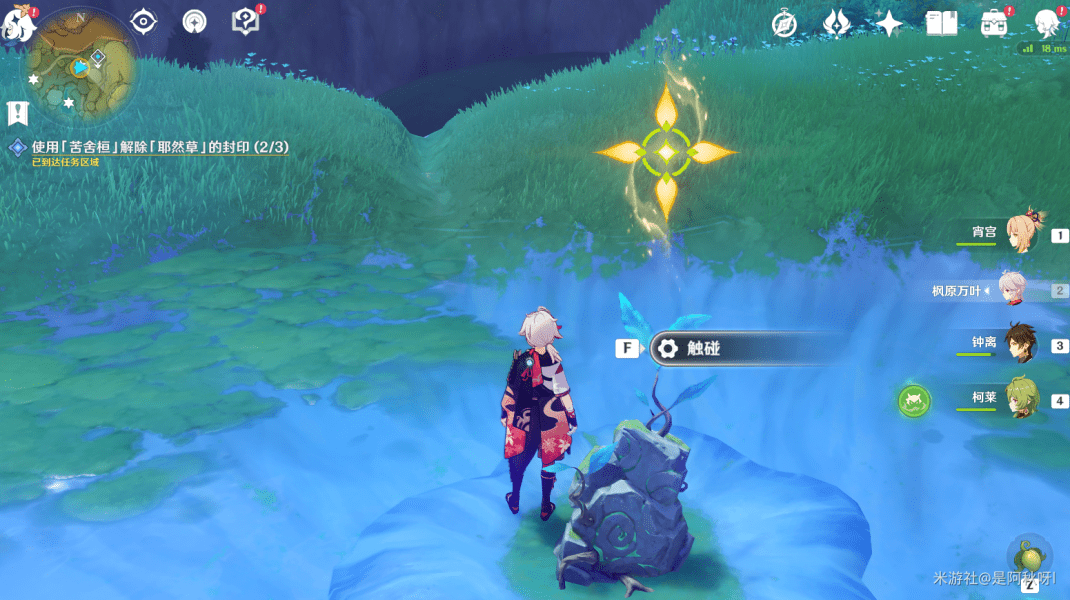Click the exclamation banner icon under the minimap
Screen dimensions: 1070x600
[17, 113]
